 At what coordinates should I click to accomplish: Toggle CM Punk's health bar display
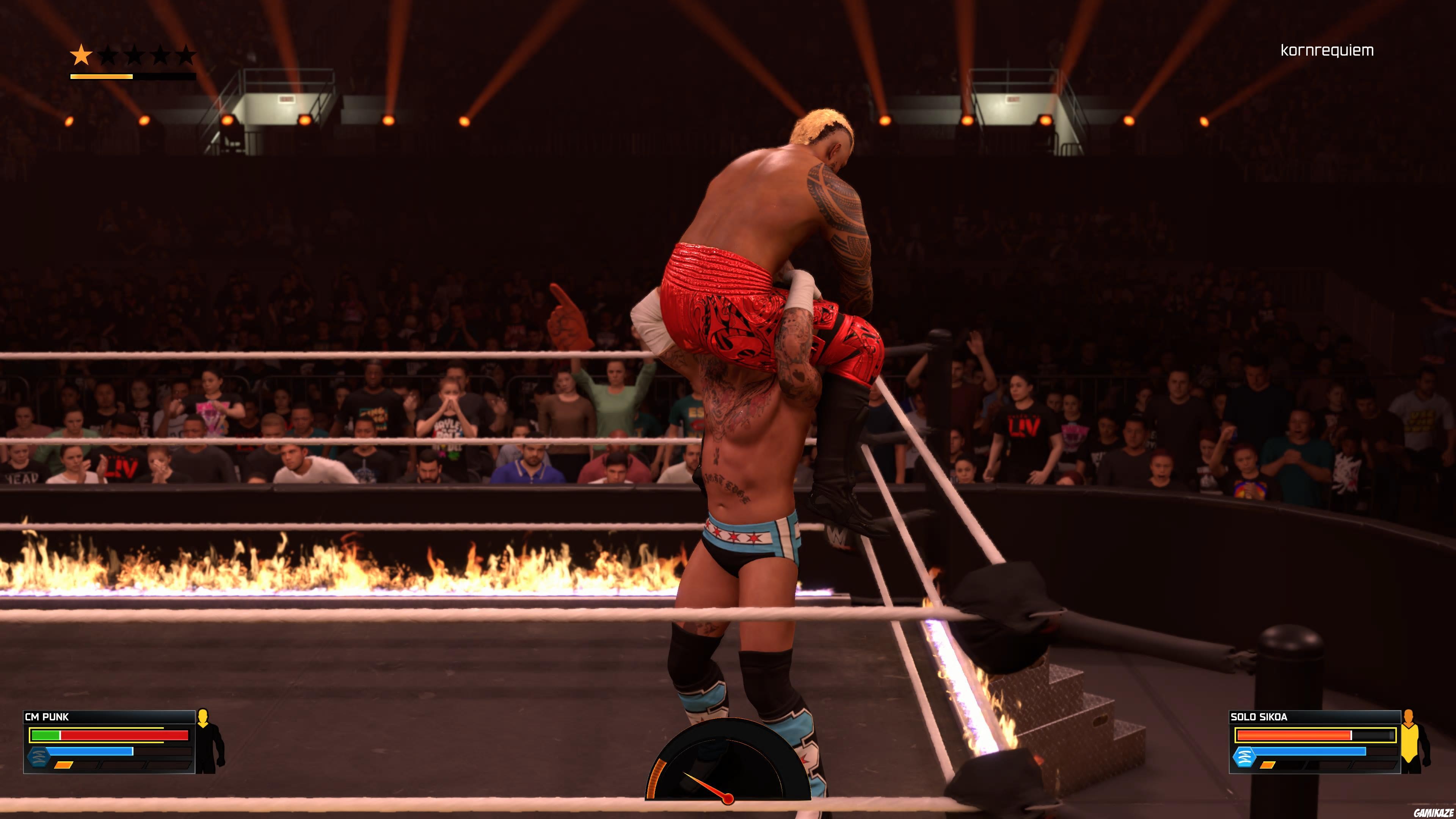pos(107,735)
